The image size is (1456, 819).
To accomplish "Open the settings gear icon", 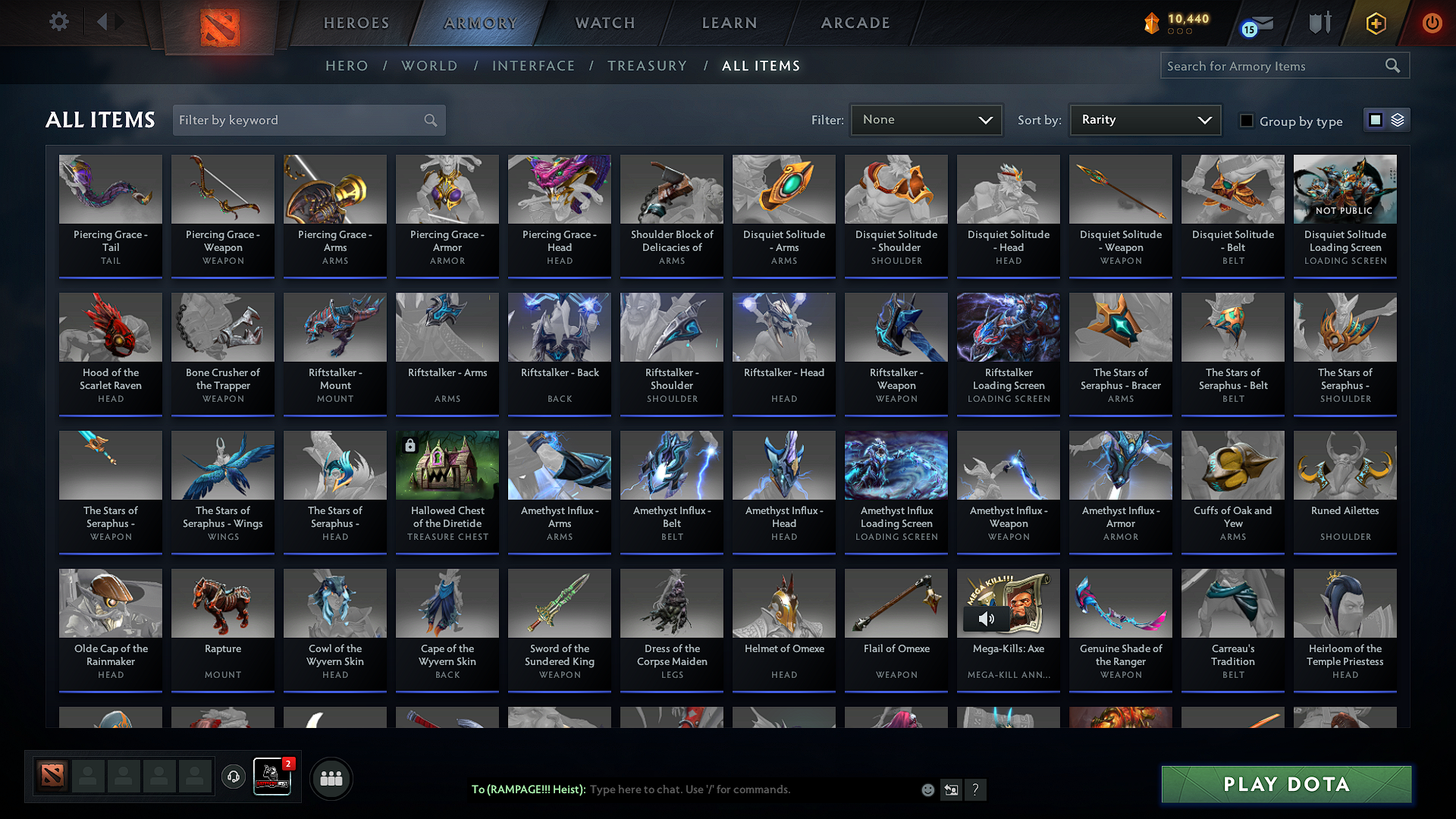I will point(59,21).
